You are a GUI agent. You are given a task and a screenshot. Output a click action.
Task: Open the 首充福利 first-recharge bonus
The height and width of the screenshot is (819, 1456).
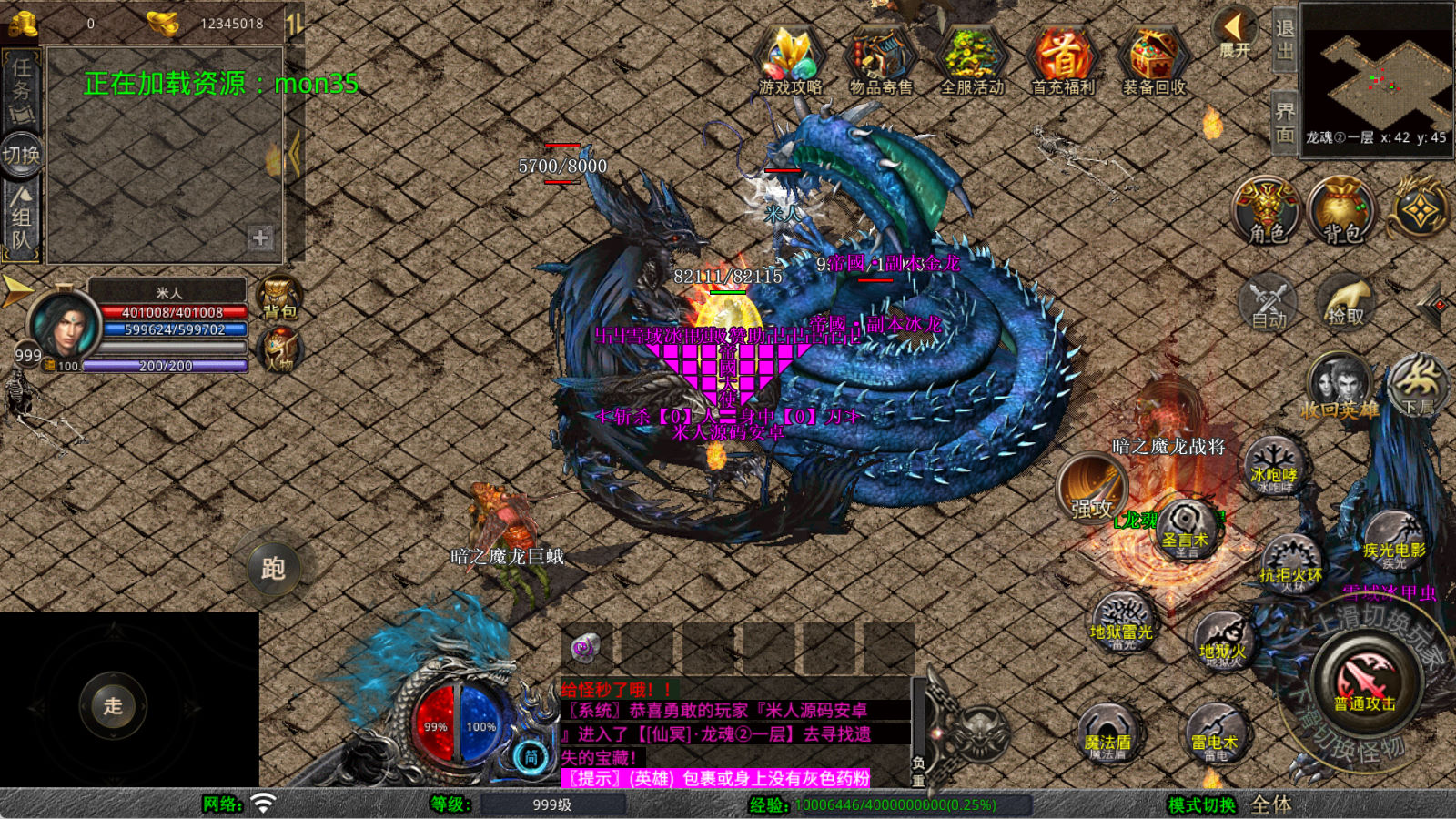[1063, 58]
